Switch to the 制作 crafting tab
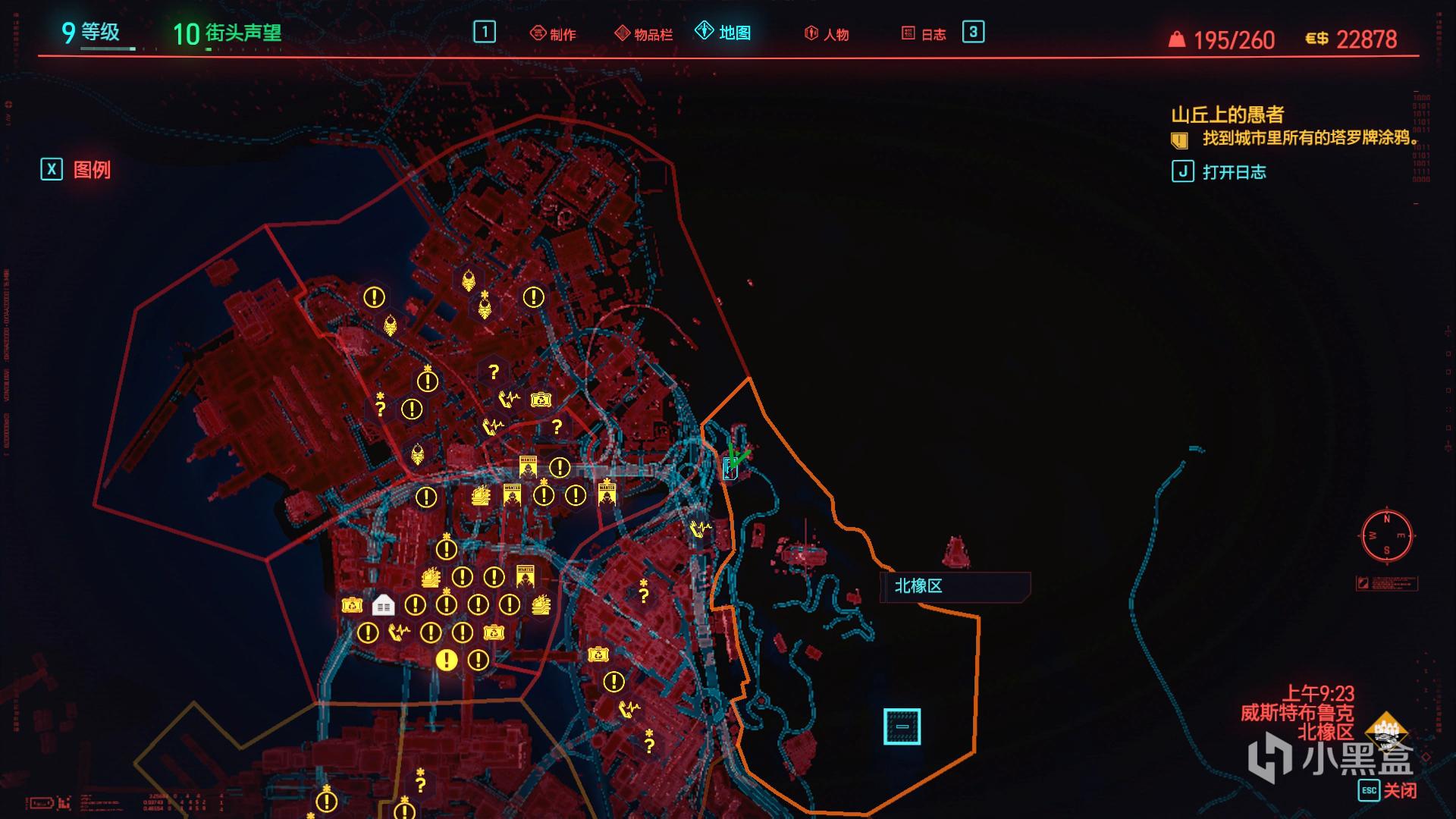The image size is (1456, 819). [553, 34]
